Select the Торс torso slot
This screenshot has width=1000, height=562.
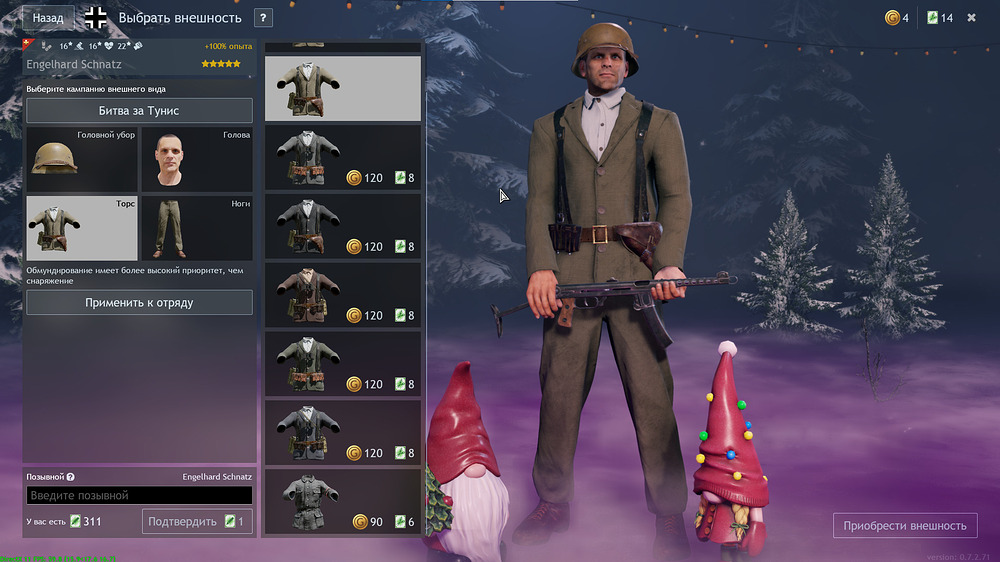tap(81, 228)
